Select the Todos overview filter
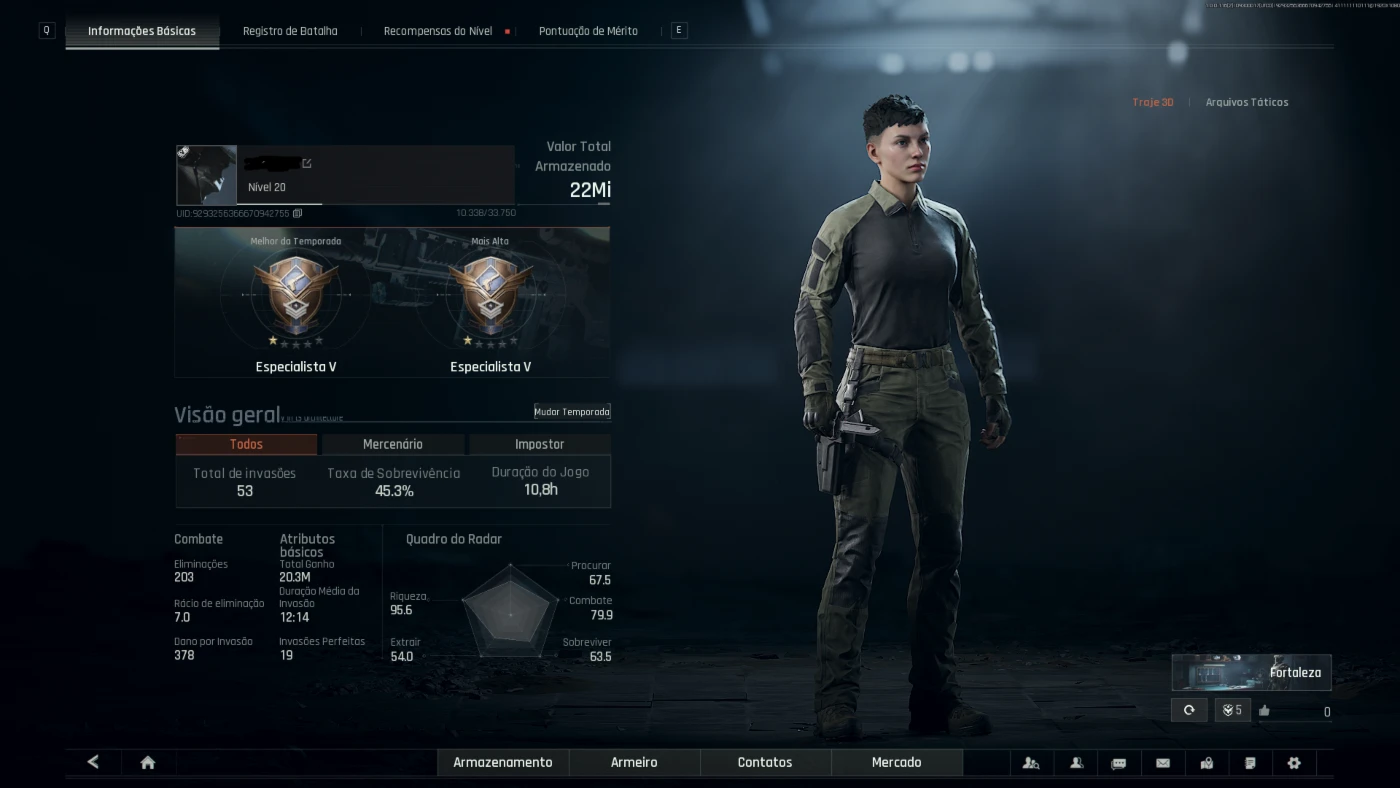Viewport: 1400px width, 788px height. pyautogui.click(x=246, y=444)
